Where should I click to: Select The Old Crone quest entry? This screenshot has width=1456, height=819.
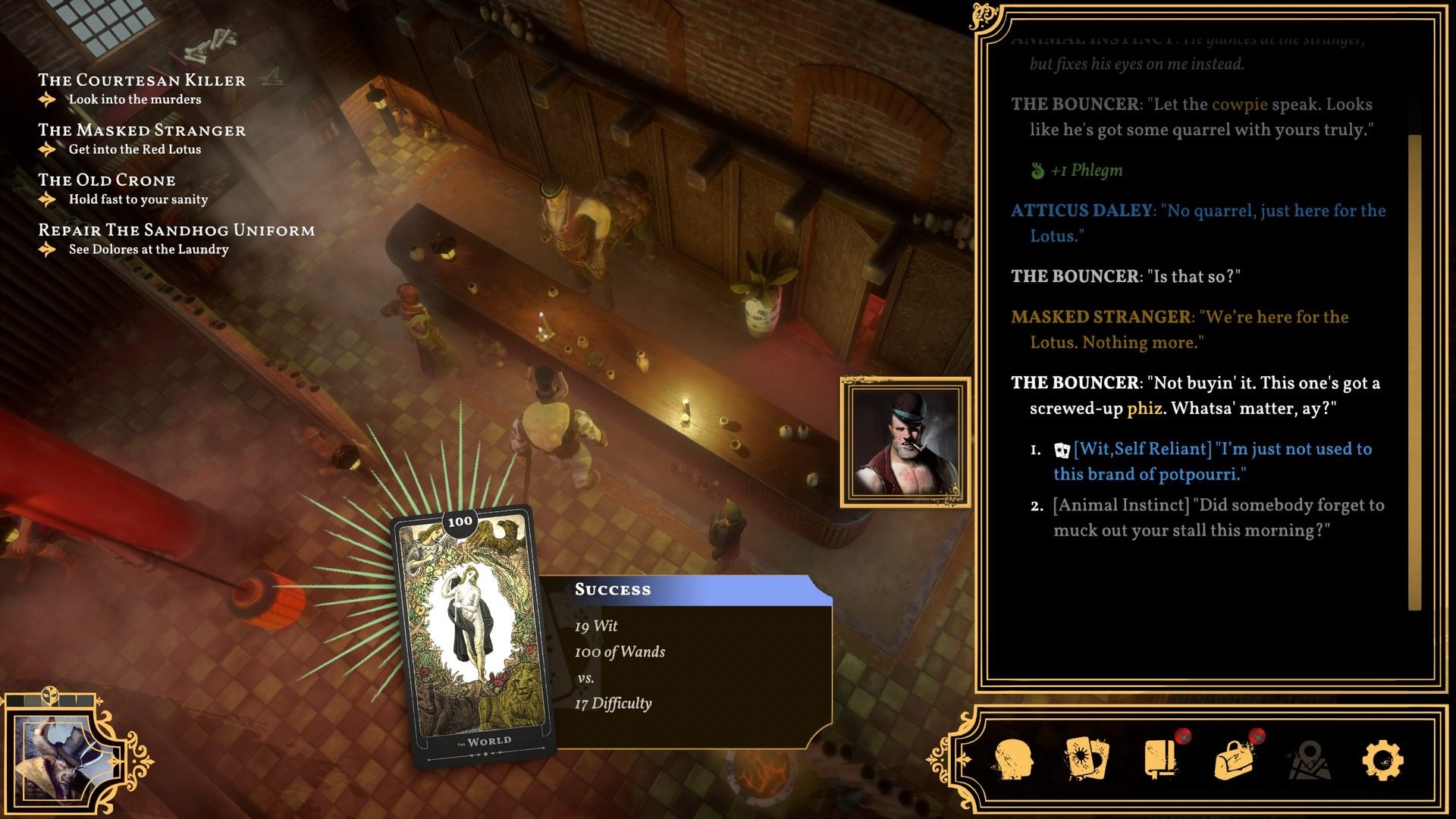click(107, 180)
